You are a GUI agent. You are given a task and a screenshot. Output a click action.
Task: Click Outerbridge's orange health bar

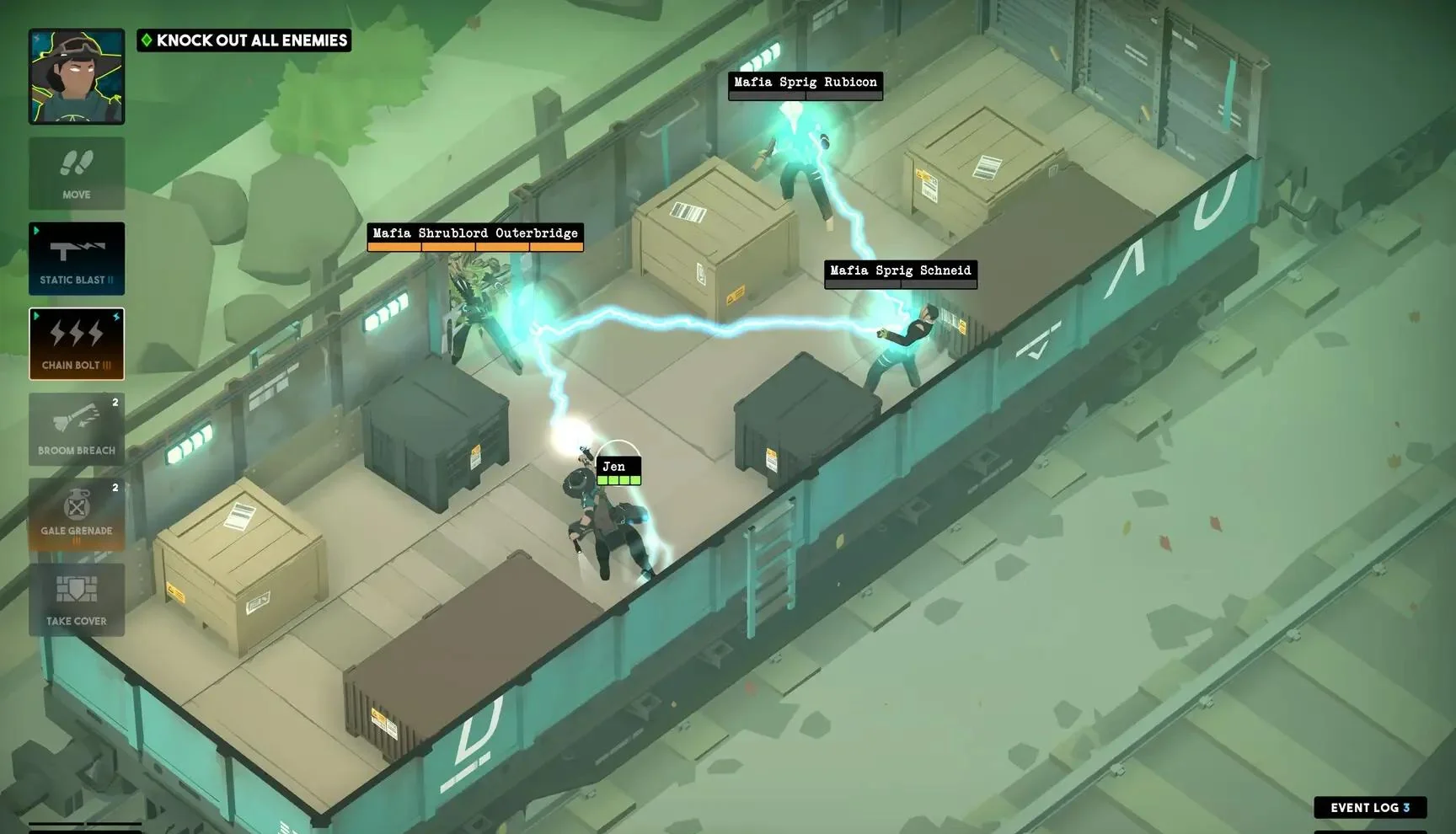(x=473, y=246)
